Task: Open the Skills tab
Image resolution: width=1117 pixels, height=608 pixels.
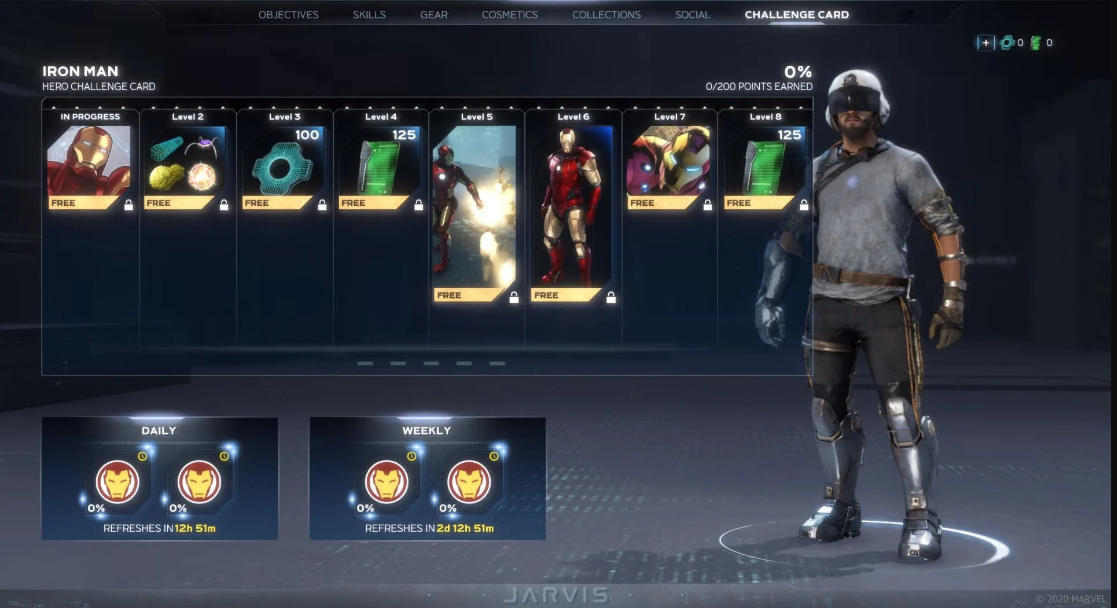Action: [369, 15]
